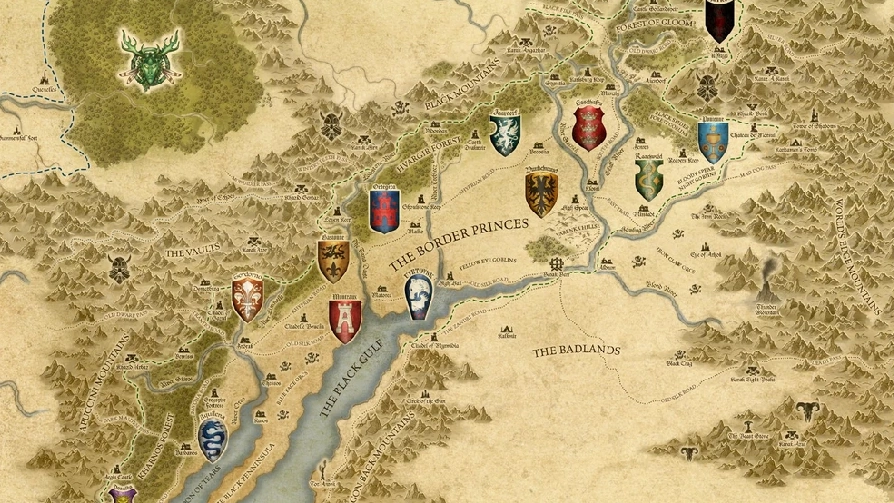Select the white fleur-de-lis shield
The width and height of the screenshot is (894, 503).
(x=247, y=298)
